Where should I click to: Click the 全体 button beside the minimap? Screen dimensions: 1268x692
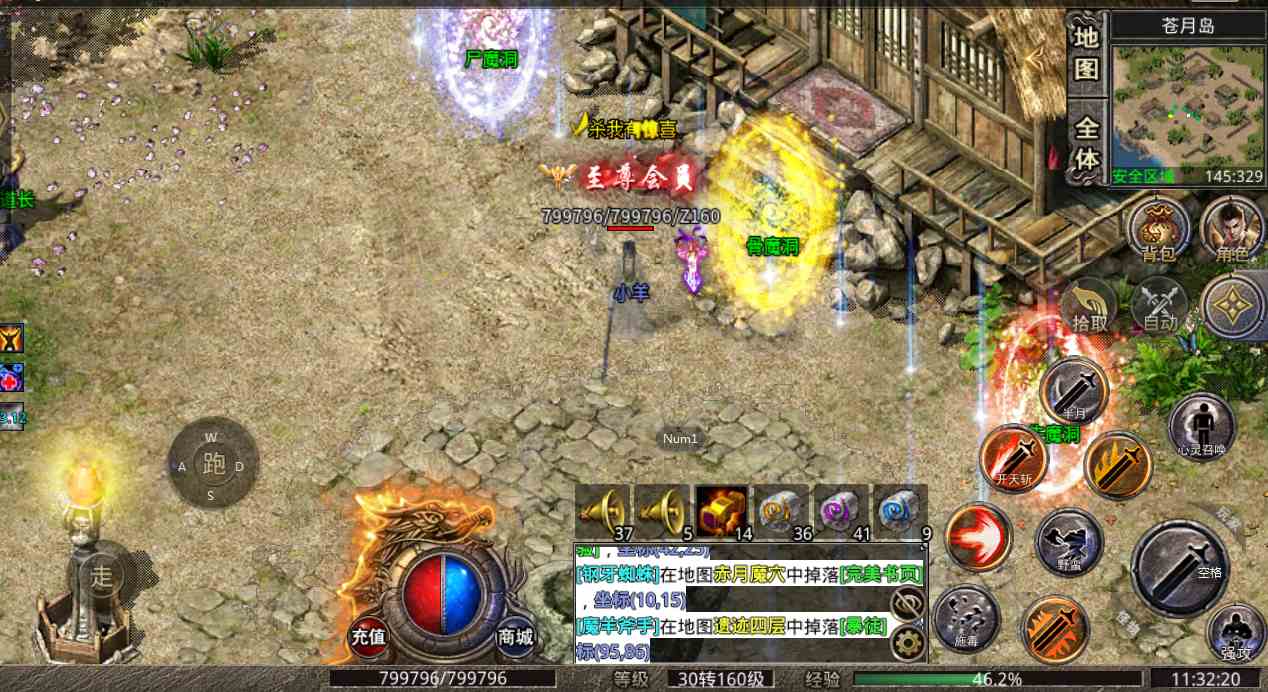(x=1087, y=144)
